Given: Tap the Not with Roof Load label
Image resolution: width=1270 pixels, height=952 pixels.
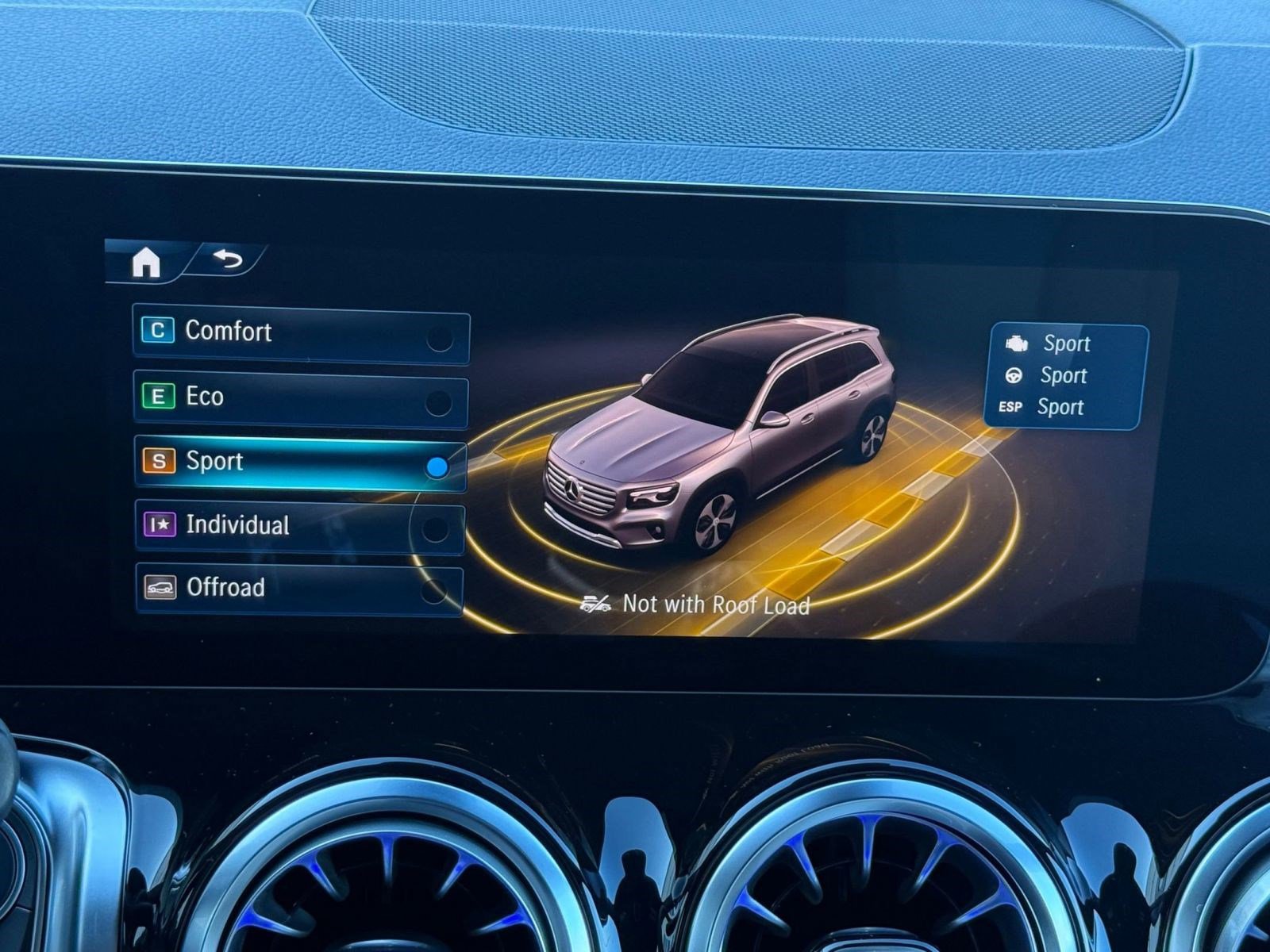Looking at the screenshot, I should [x=714, y=605].
